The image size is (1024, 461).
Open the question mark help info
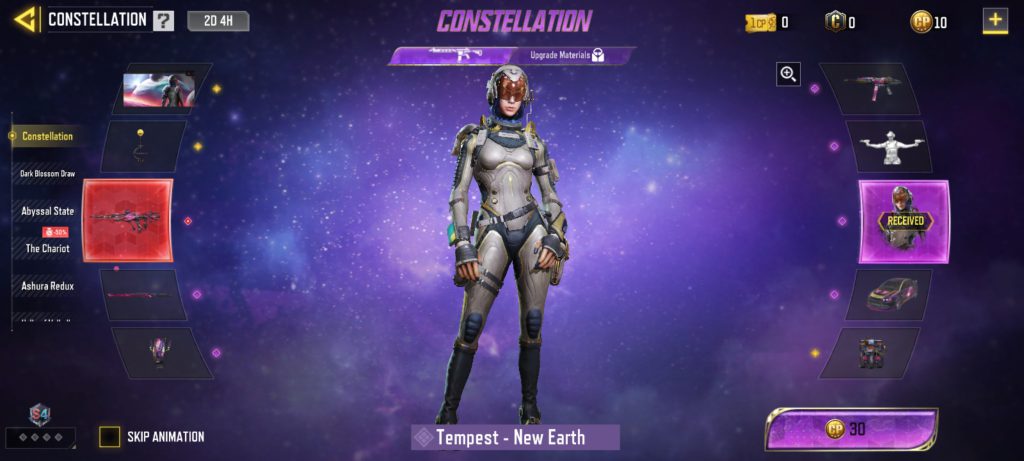point(163,20)
